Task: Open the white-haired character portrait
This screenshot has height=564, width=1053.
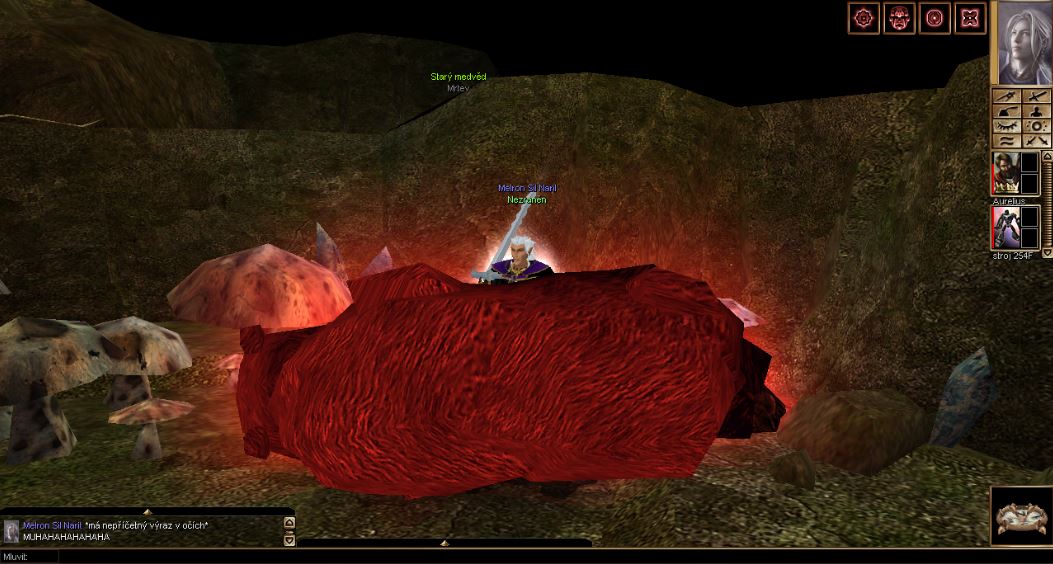Action: click(1020, 42)
